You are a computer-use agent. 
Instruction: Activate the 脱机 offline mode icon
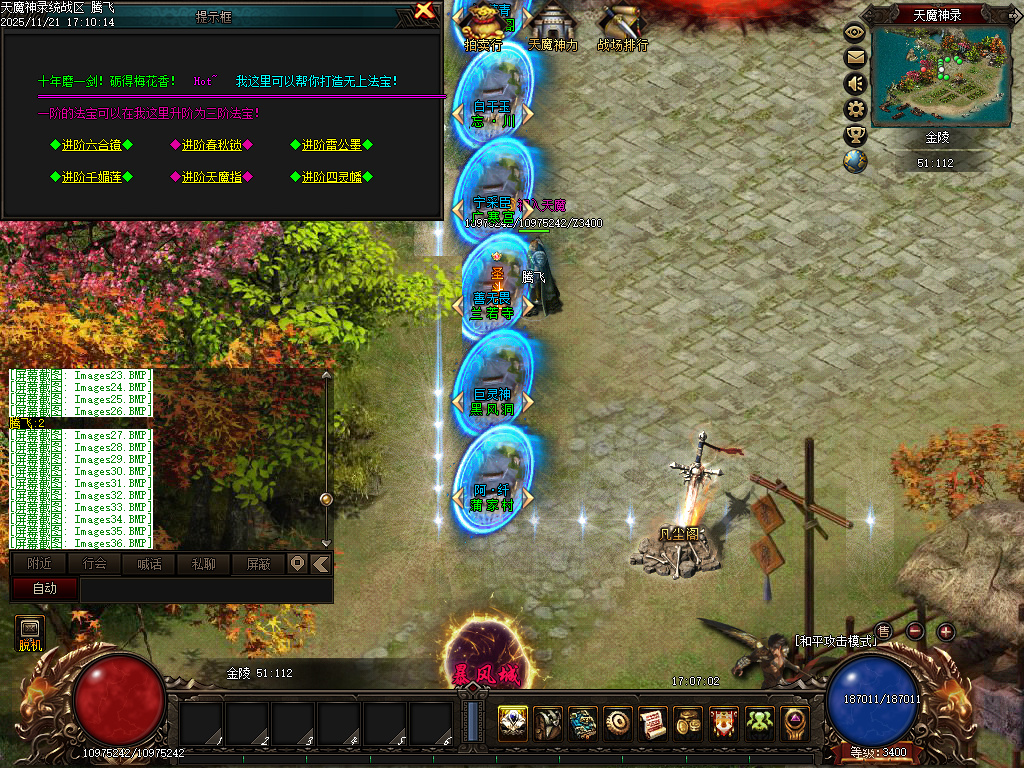30,633
